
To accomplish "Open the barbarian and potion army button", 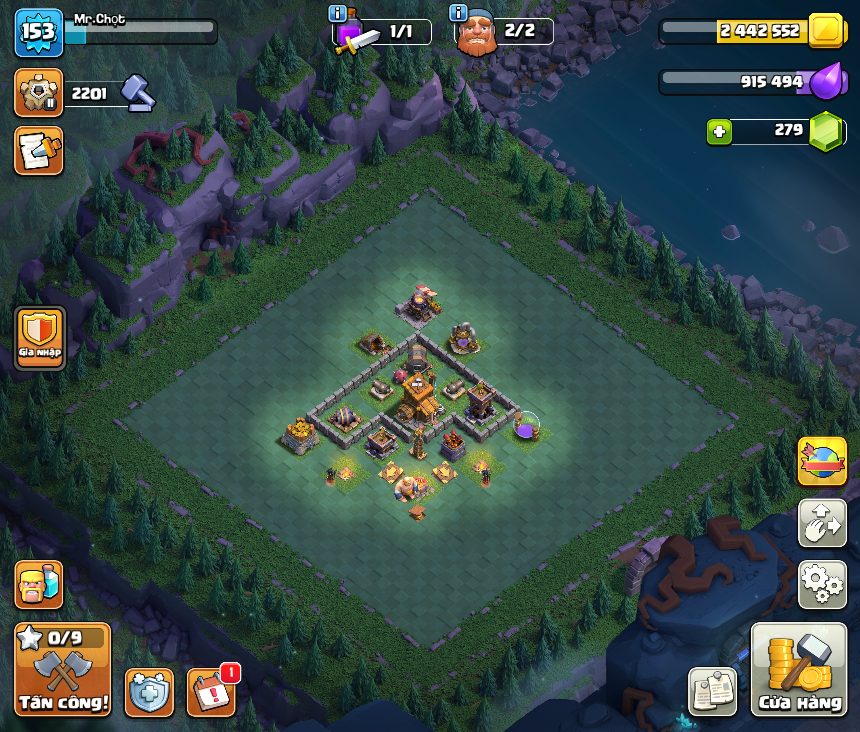I will pyautogui.click(x=39, y=585).
